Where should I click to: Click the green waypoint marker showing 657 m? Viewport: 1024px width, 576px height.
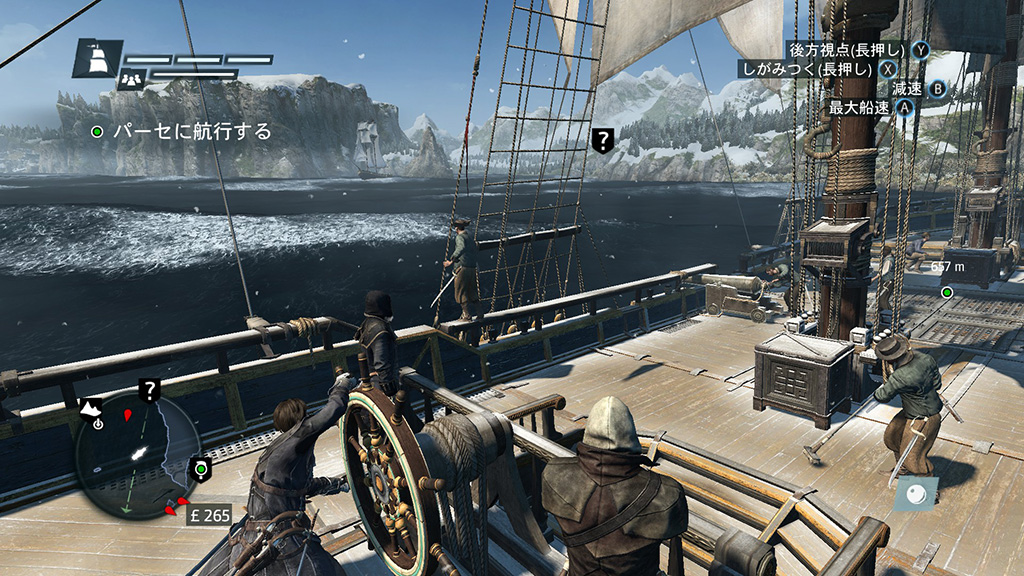946,292
